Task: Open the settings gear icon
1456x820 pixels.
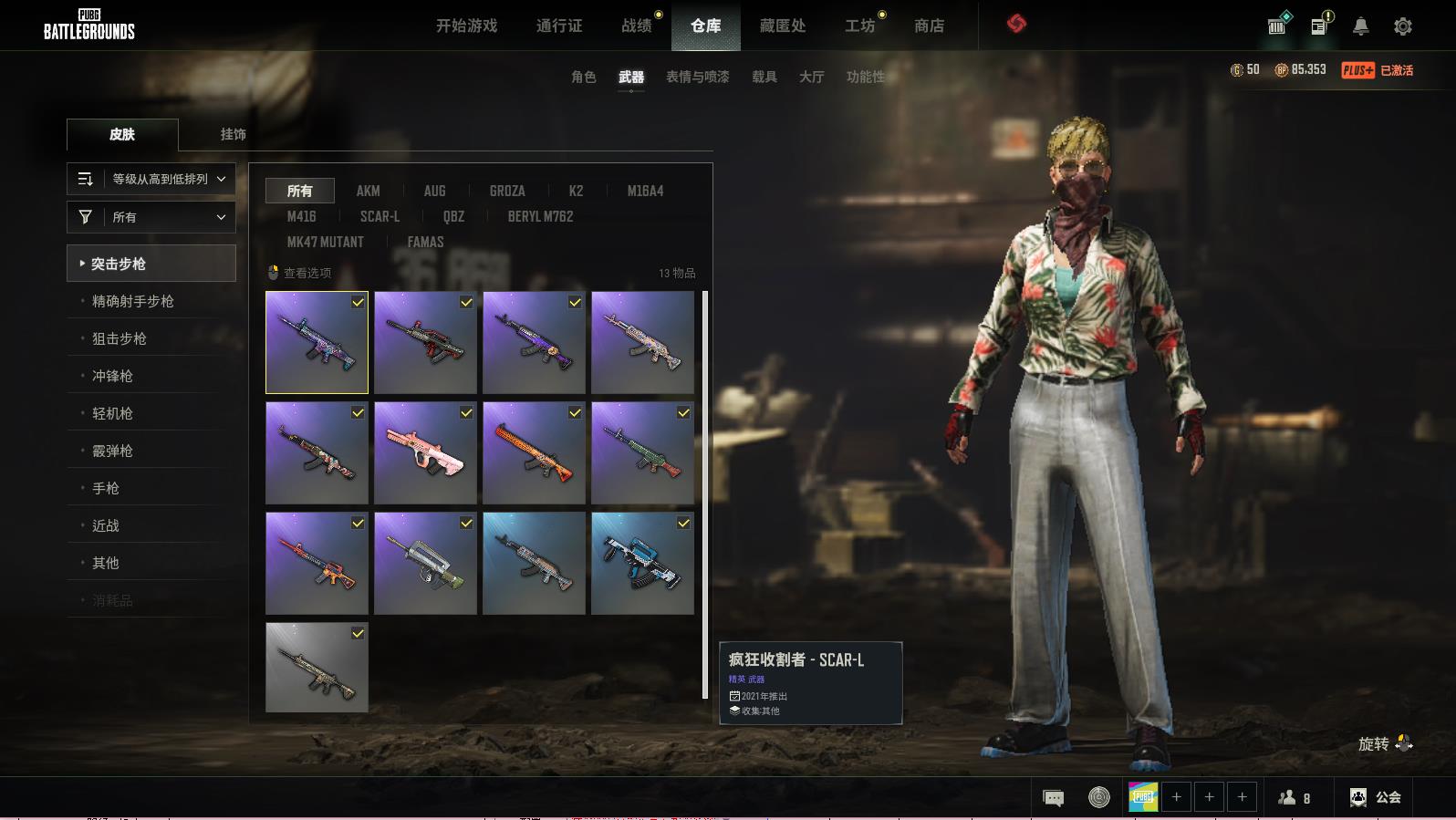Action: click(1402, 26)
